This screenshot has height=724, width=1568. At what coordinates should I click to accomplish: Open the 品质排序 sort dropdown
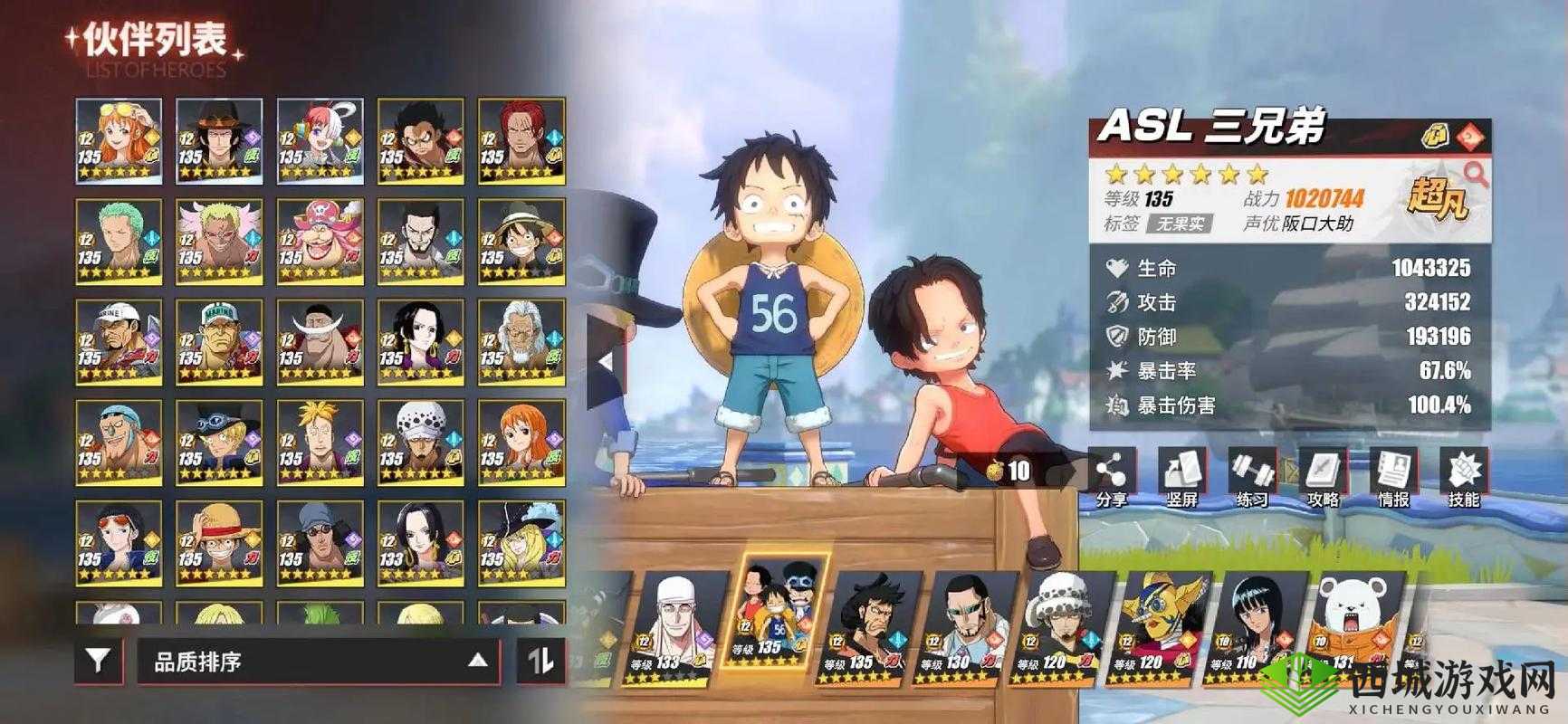pyautogui.click(x=318, y=662)
